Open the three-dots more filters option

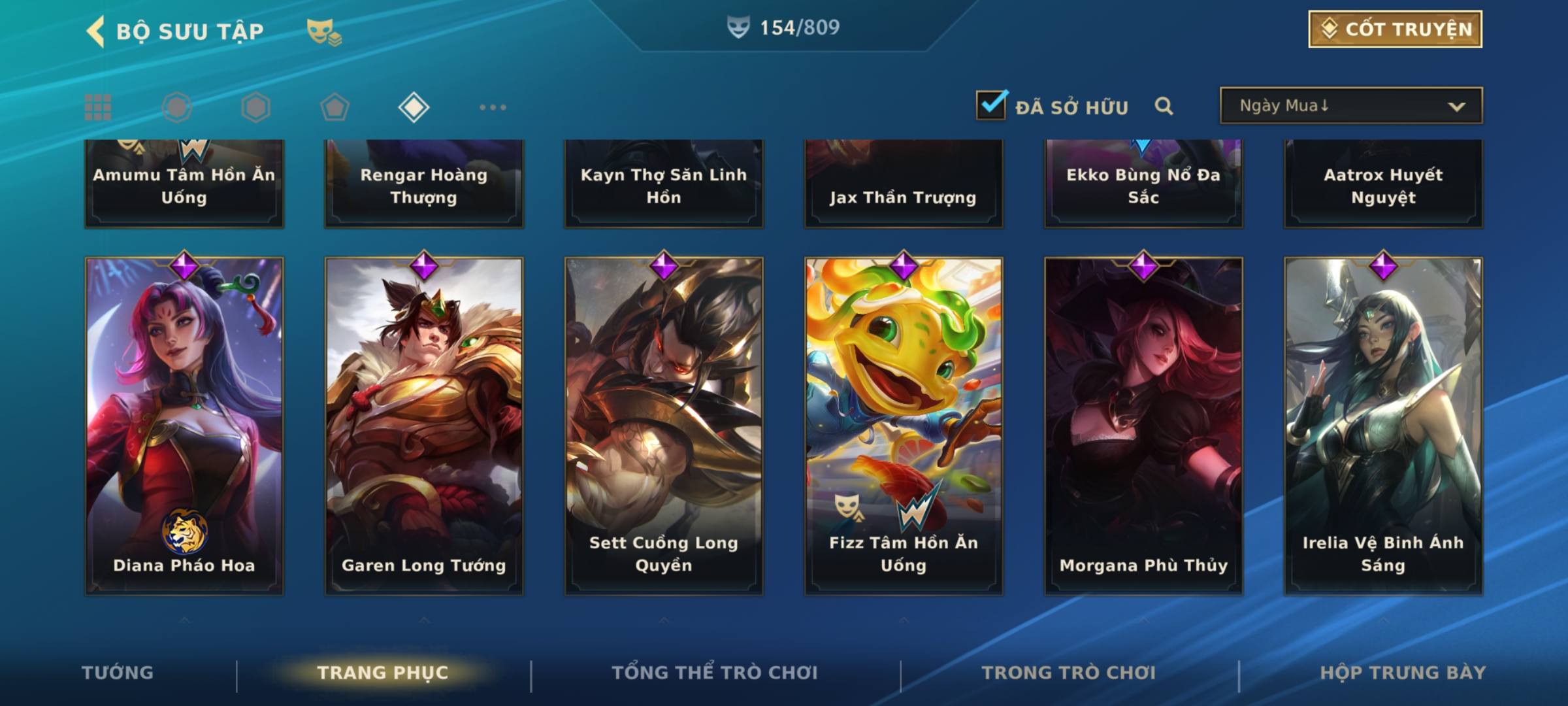click(x=493, y=107)
